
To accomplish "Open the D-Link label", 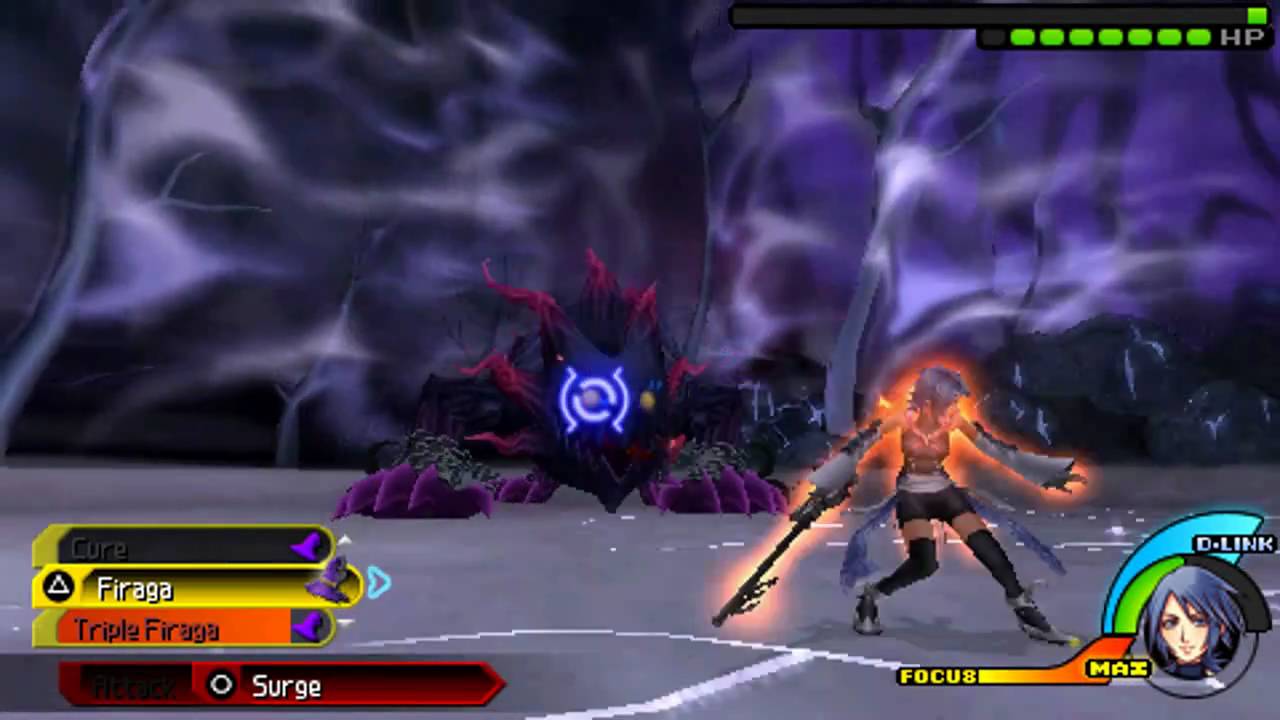I will point(1234,544).
